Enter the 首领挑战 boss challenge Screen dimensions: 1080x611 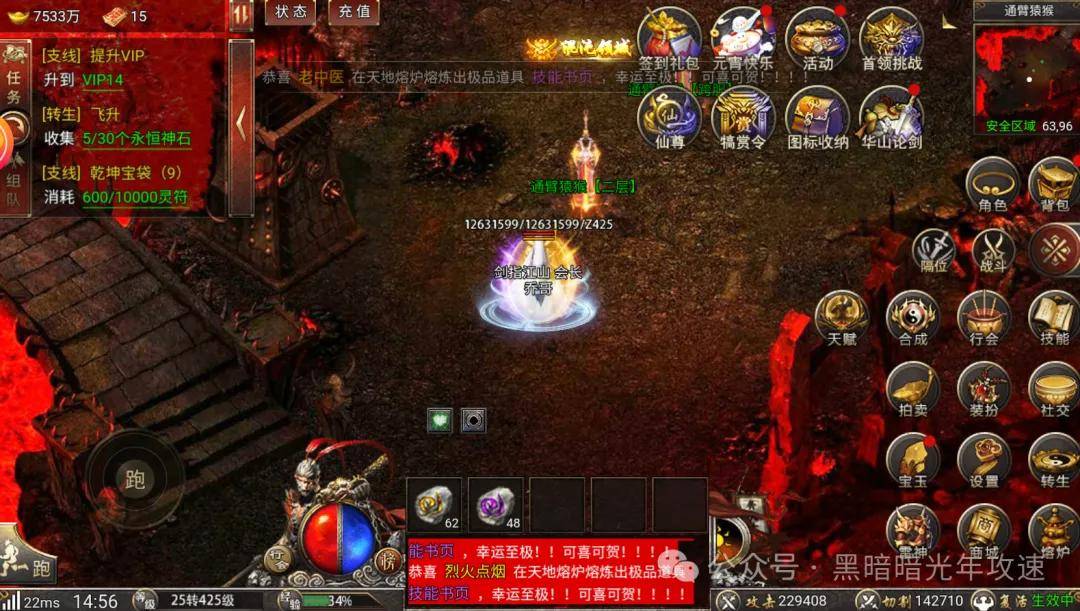coord(891,37)
